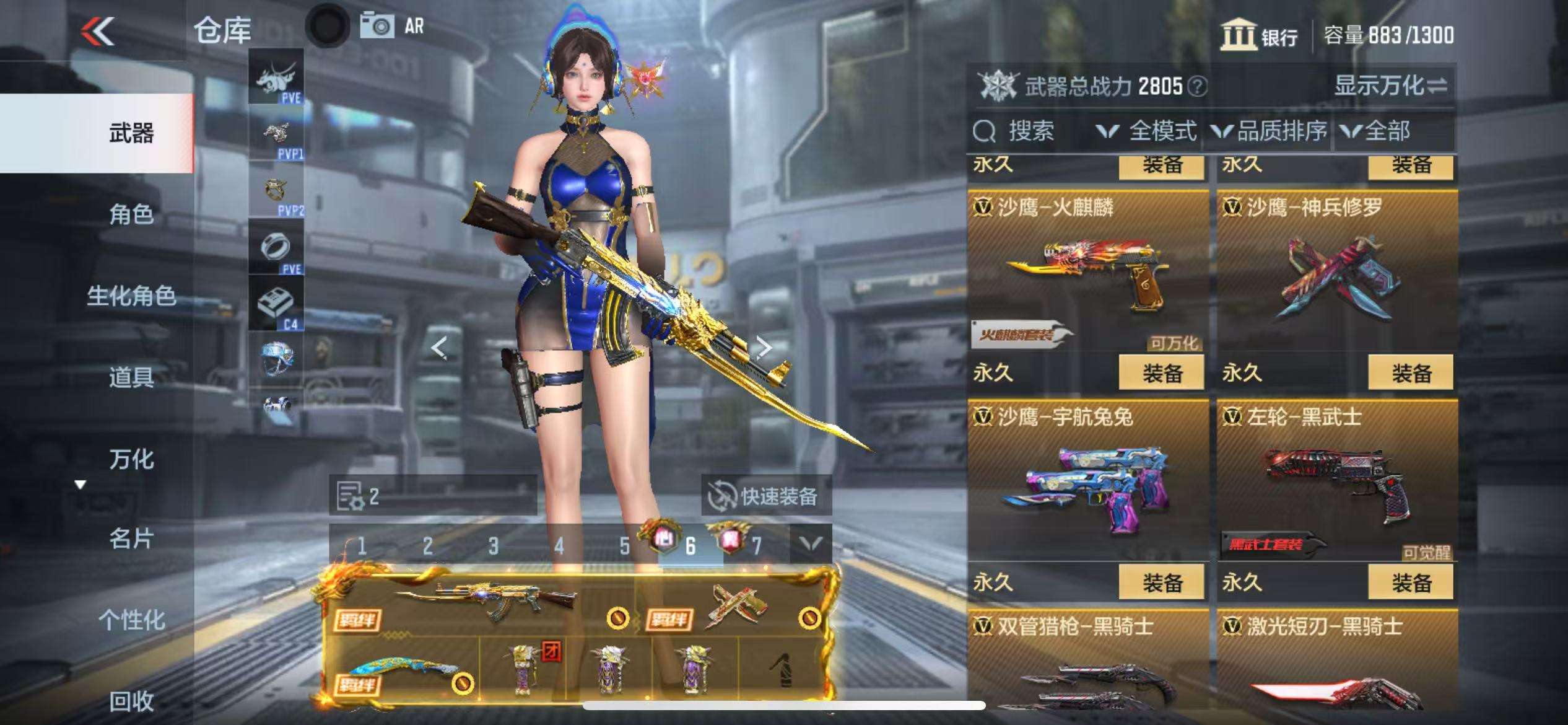Image resolution: width=1568 pixels, height=725 pixels.
Task: Select the 万化 menu entry
Action: [x=131, y=459]
